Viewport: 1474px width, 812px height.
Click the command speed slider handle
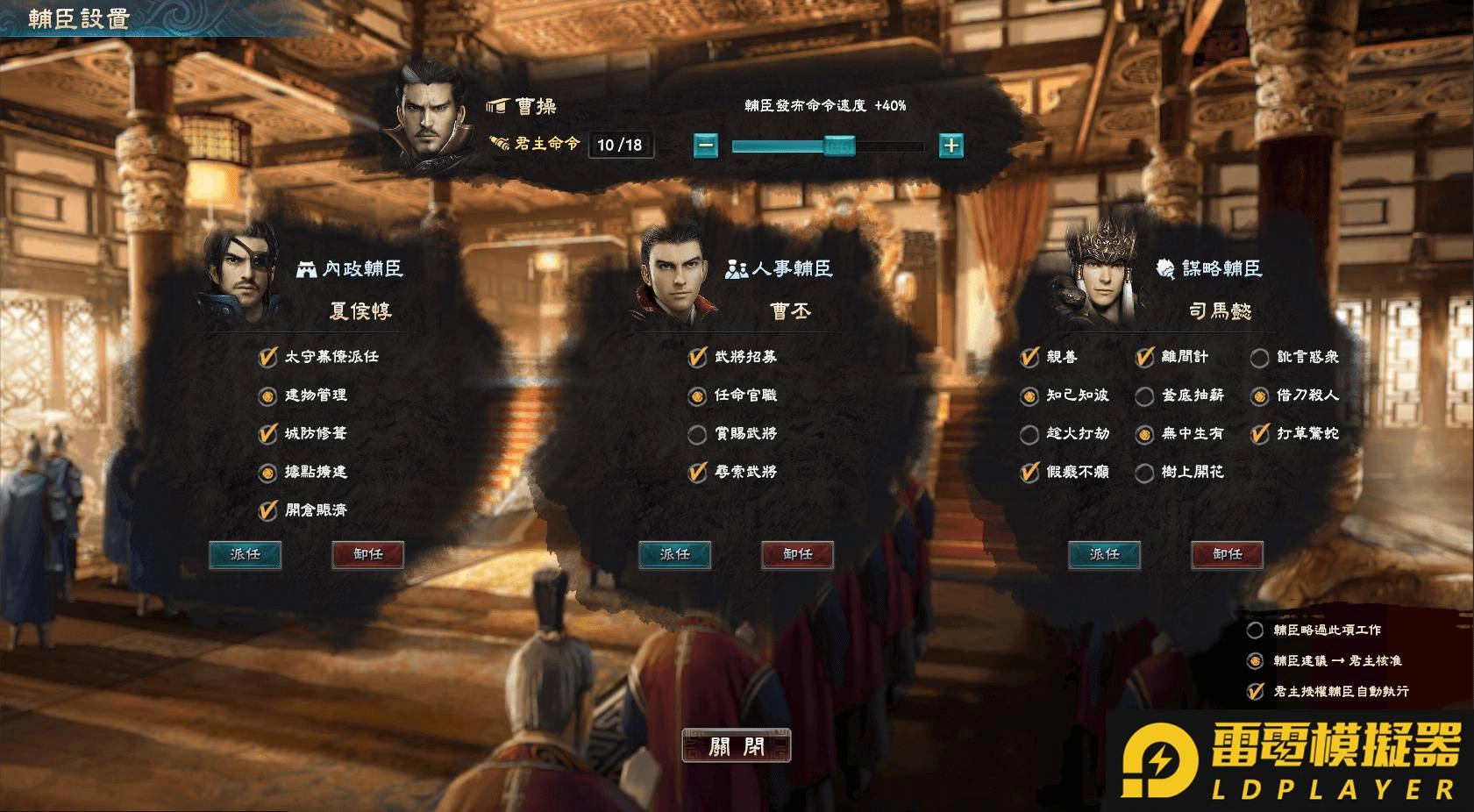[838, 146]
